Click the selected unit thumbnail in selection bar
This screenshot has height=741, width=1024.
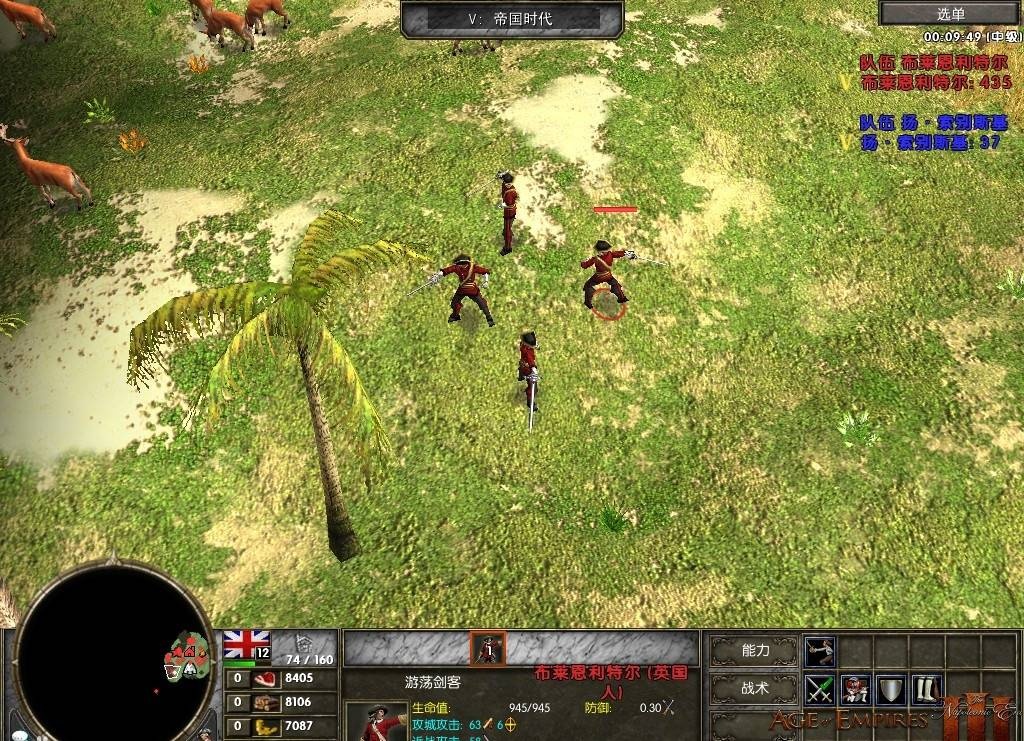click(488, 649)
